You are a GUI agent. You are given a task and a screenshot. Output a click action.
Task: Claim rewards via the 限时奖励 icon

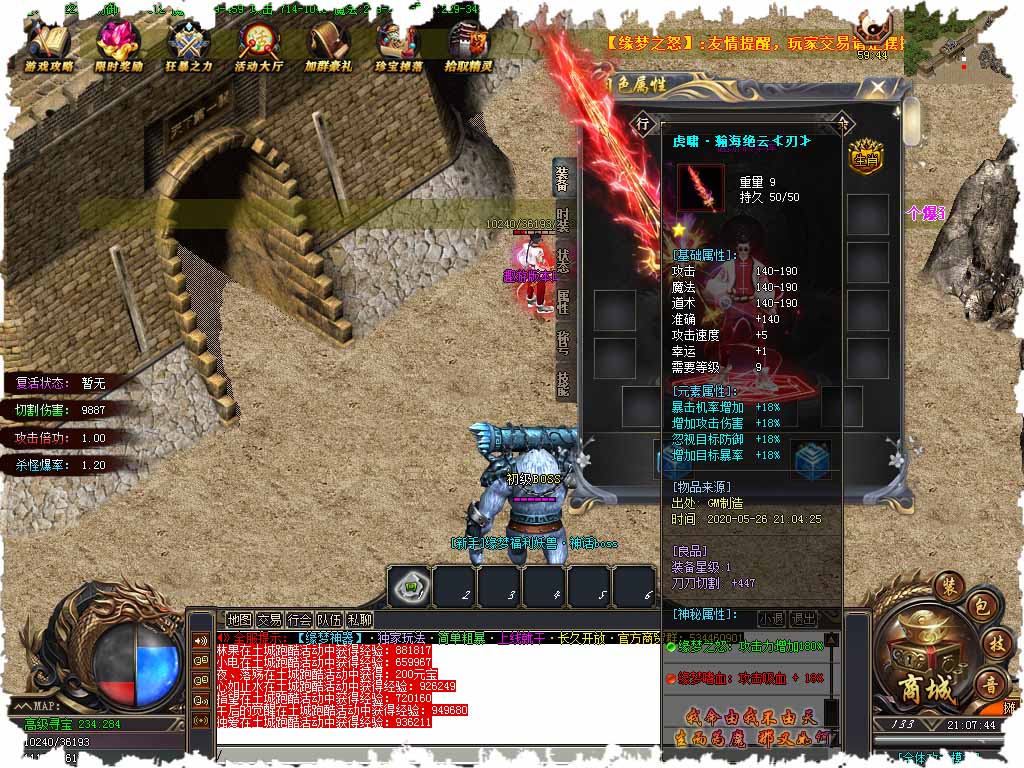(x=118, y=45)
